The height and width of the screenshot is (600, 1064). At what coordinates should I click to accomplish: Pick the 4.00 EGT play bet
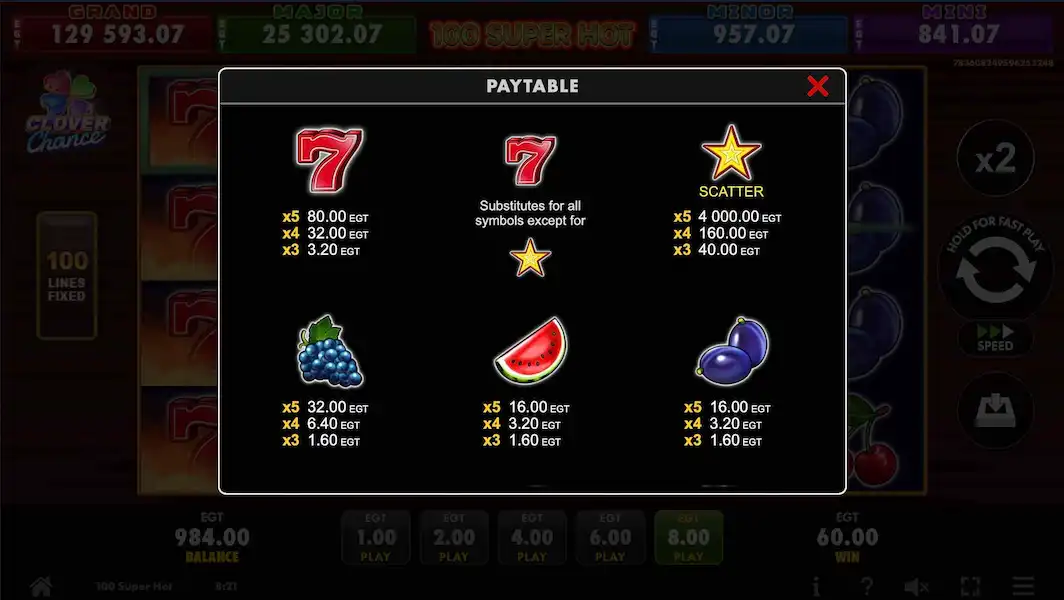[531, 538]
